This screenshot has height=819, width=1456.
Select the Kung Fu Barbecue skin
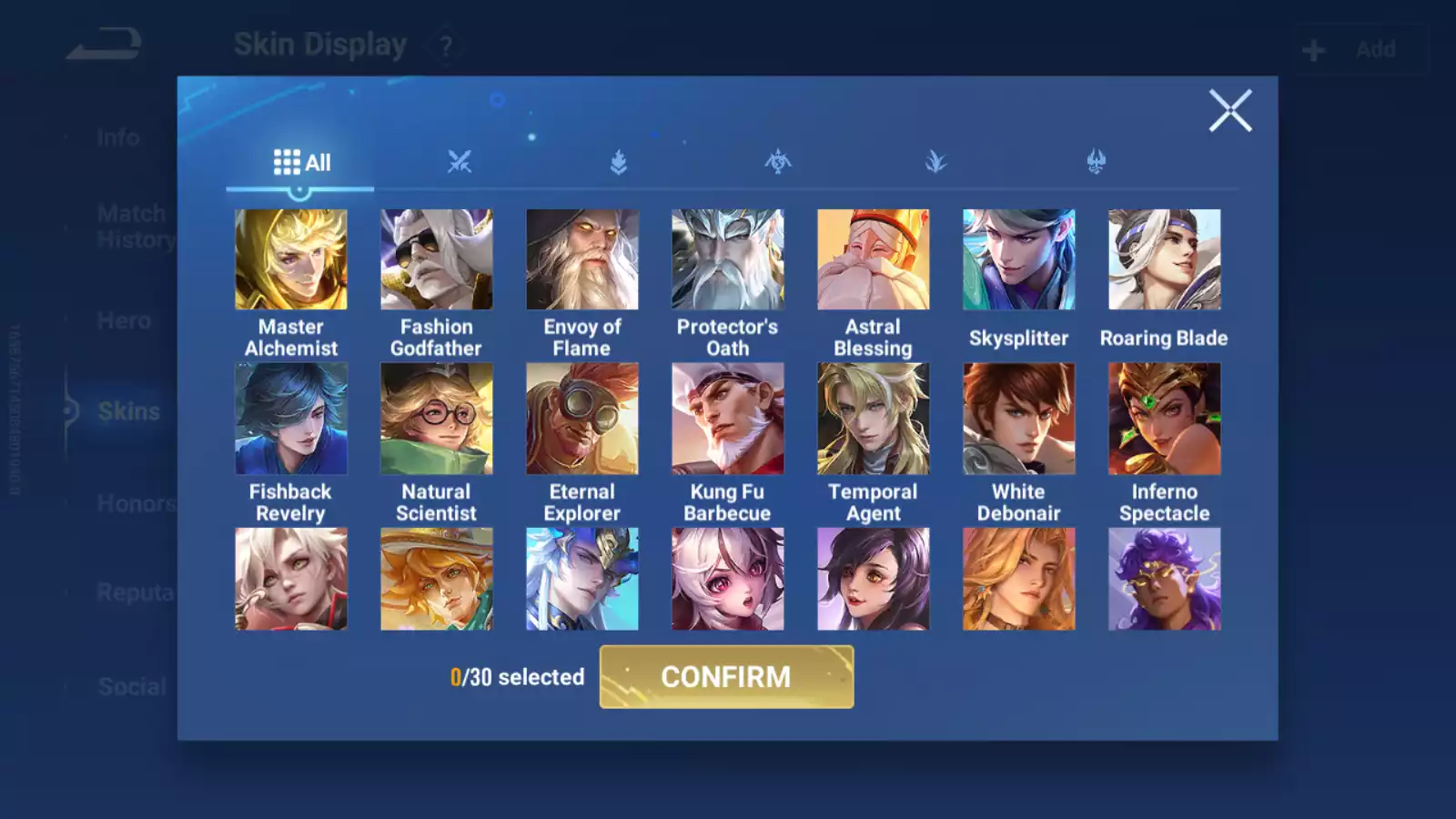point(728,419)
